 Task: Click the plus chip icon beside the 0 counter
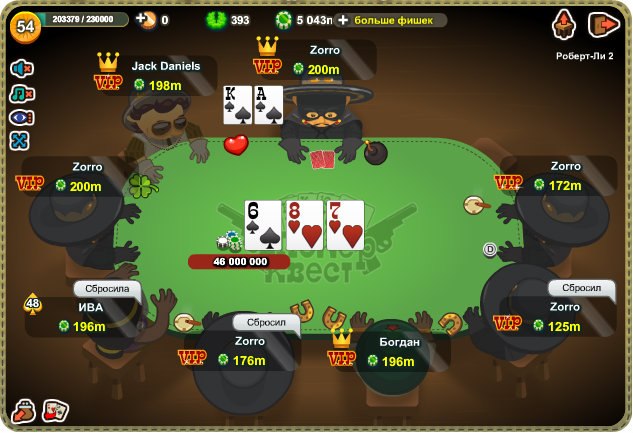[x=146, y=19]
